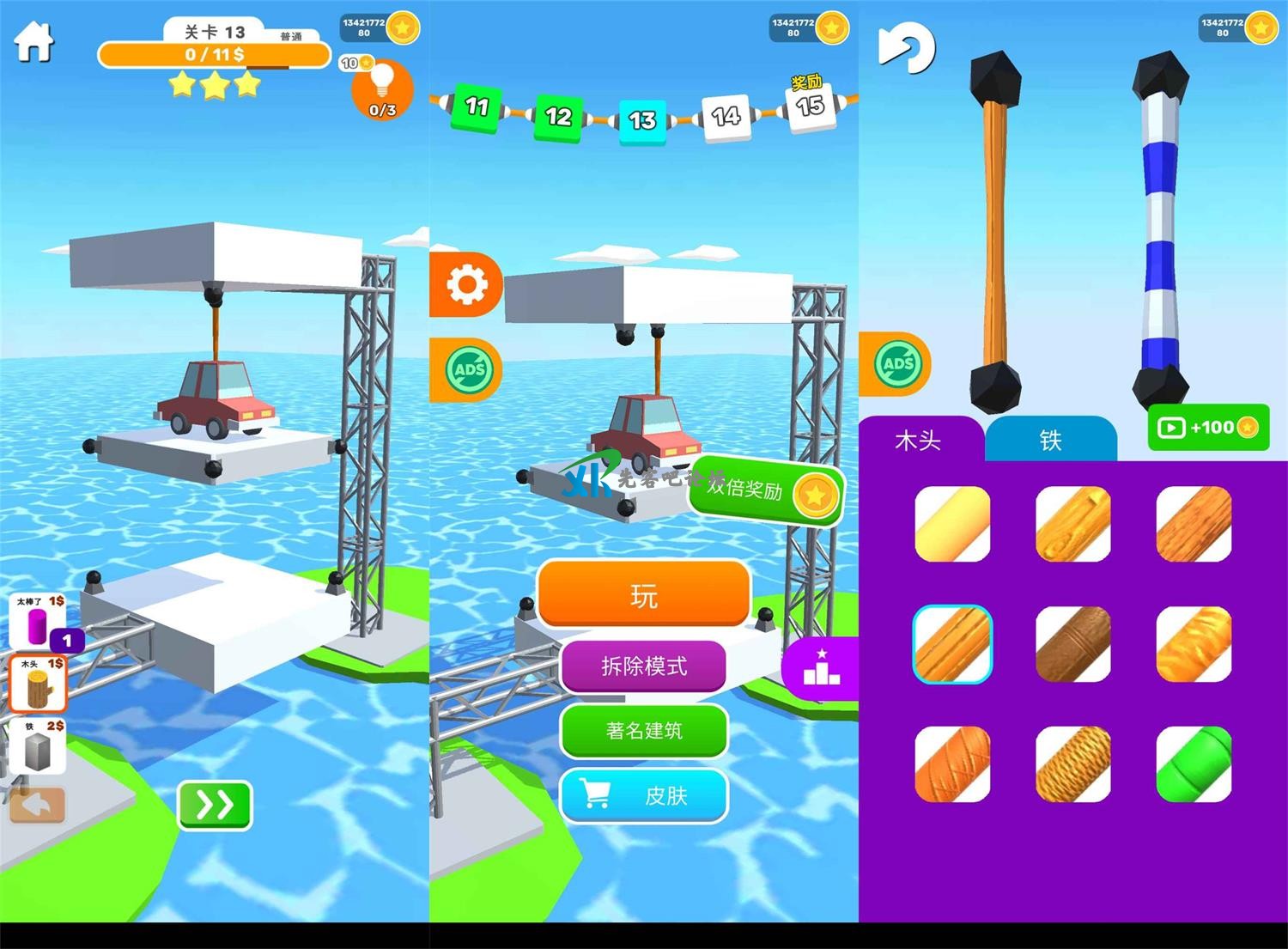Screen dimensions: 1288x949
Task: Open the 皮肤 skins shop
Action: [644, 796]
